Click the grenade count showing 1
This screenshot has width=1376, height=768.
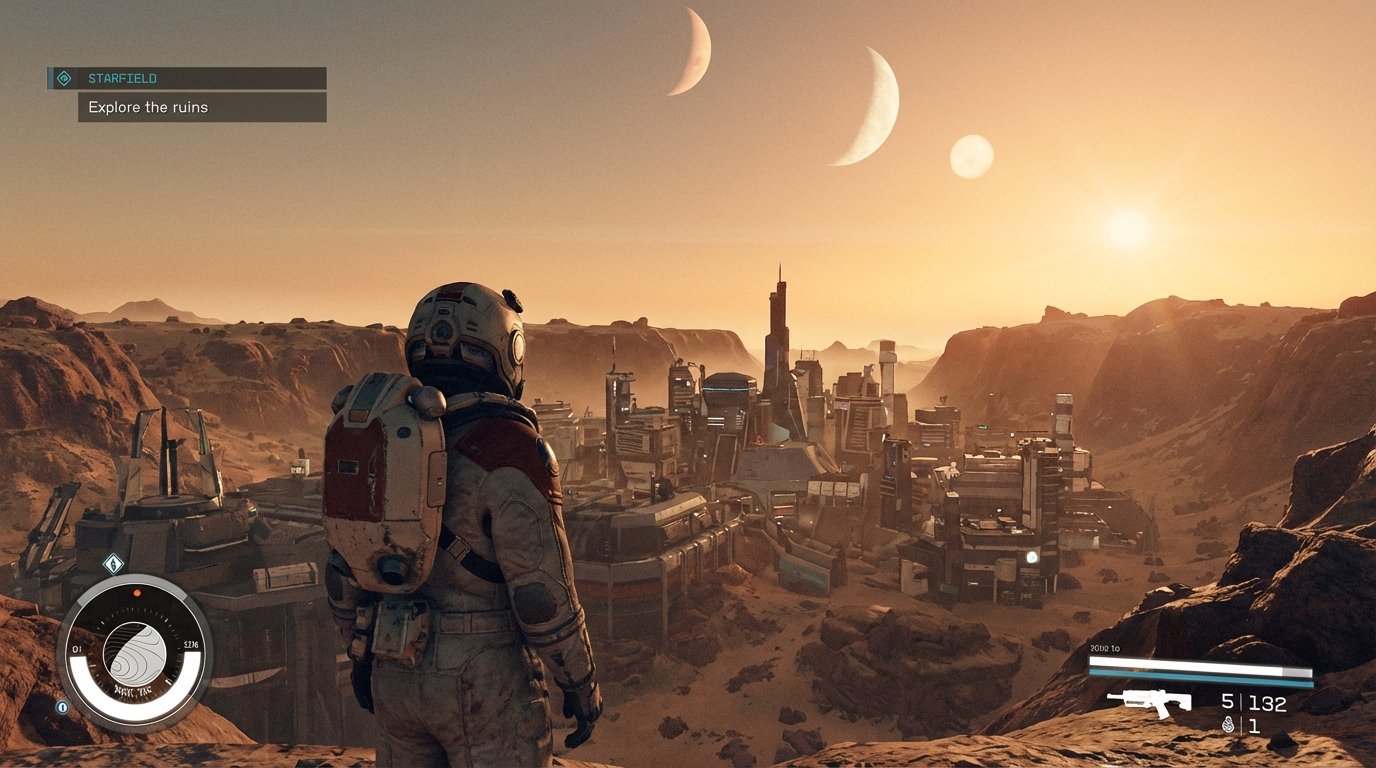pos(1254,725)
